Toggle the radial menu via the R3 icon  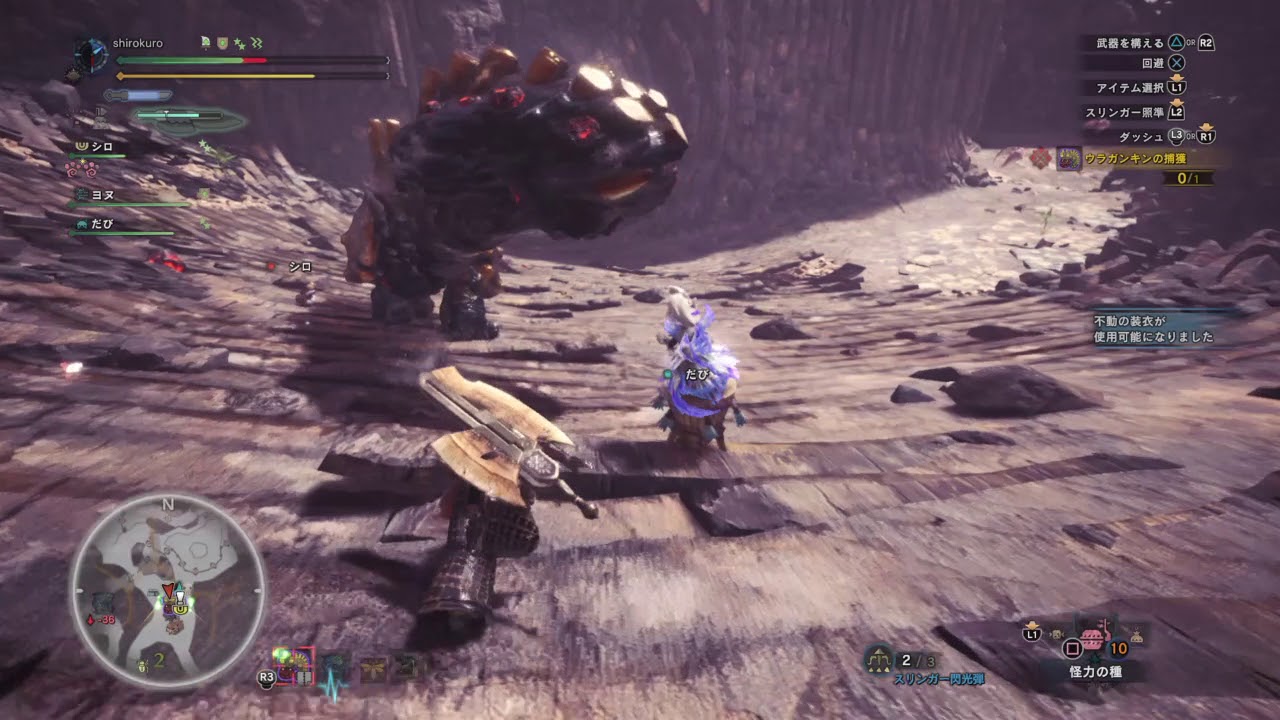266,678
